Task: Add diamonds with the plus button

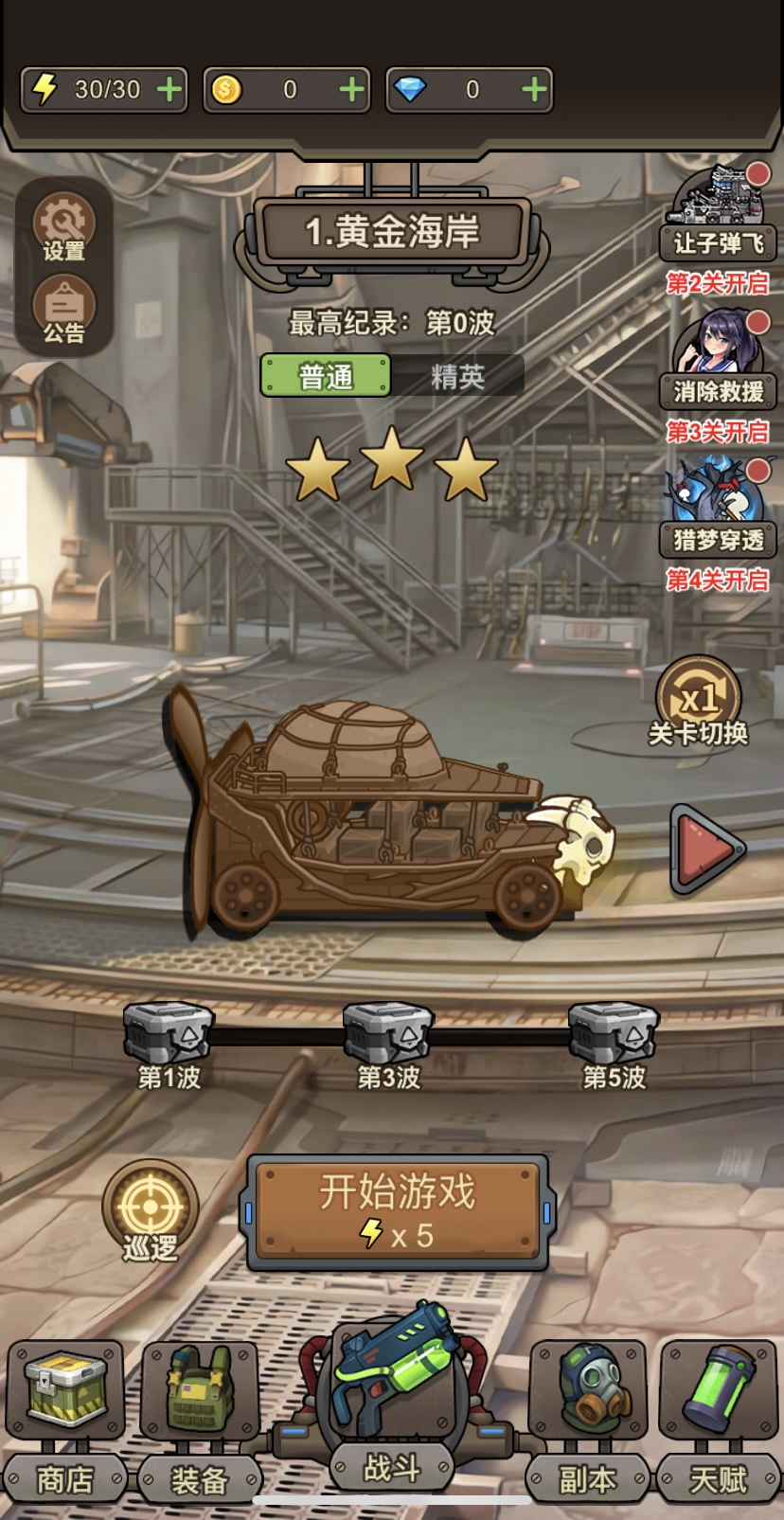Action: click(534, 90)
